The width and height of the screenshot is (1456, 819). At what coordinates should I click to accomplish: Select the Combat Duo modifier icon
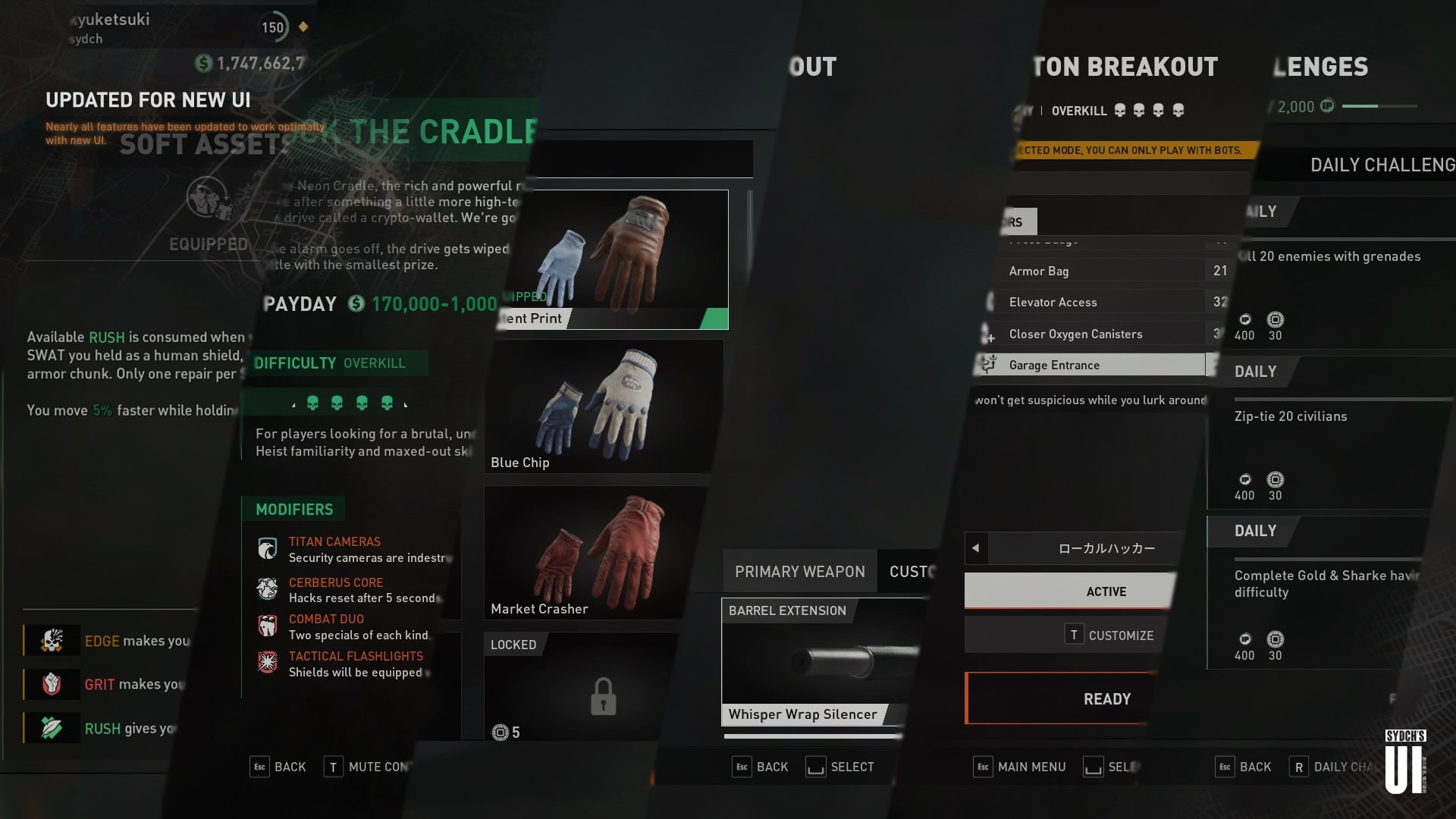[267, 625]
